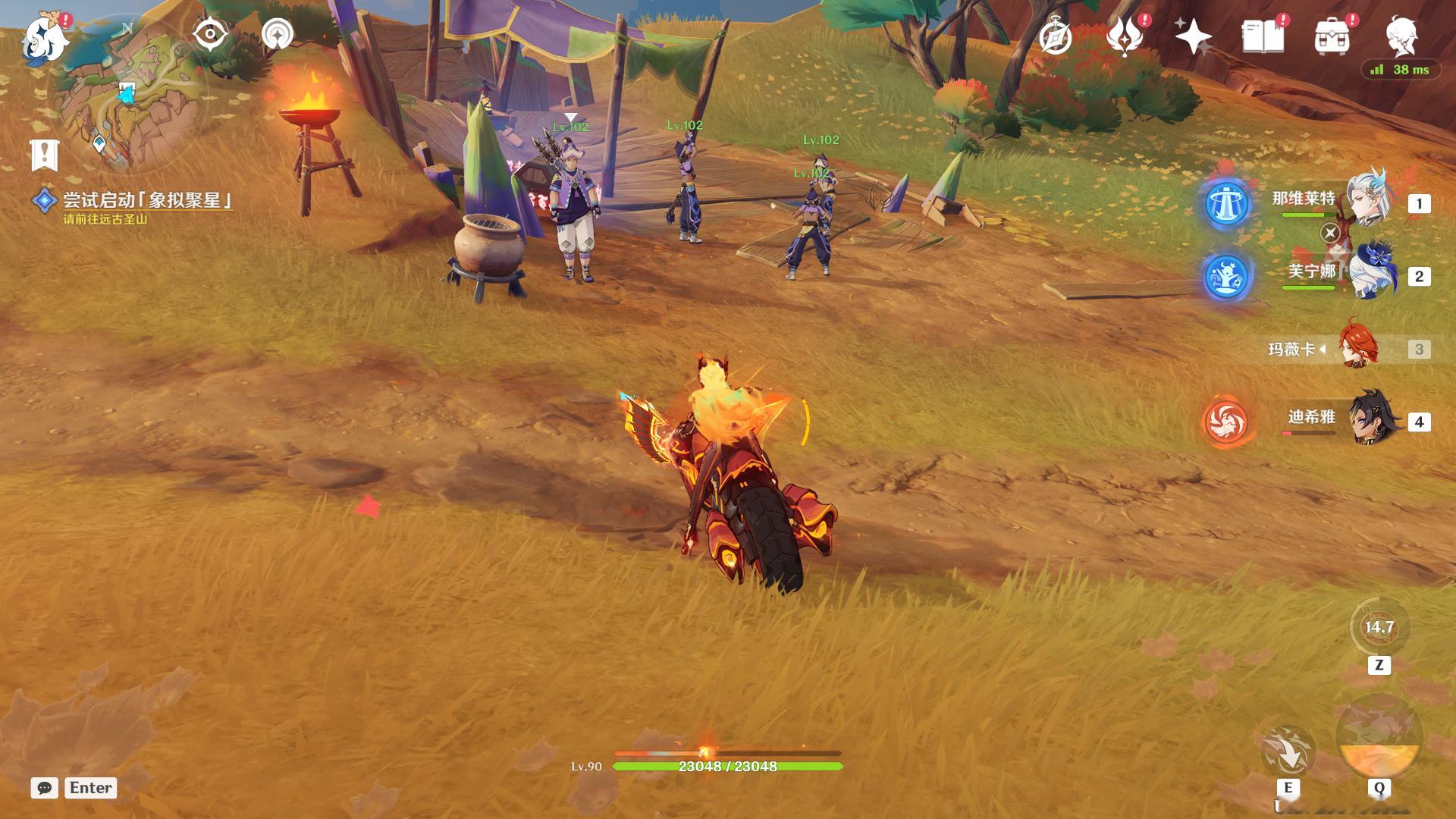Open the quest log bookmark icon
This screenshot has width=1456, height=819.
click(45, 155)
